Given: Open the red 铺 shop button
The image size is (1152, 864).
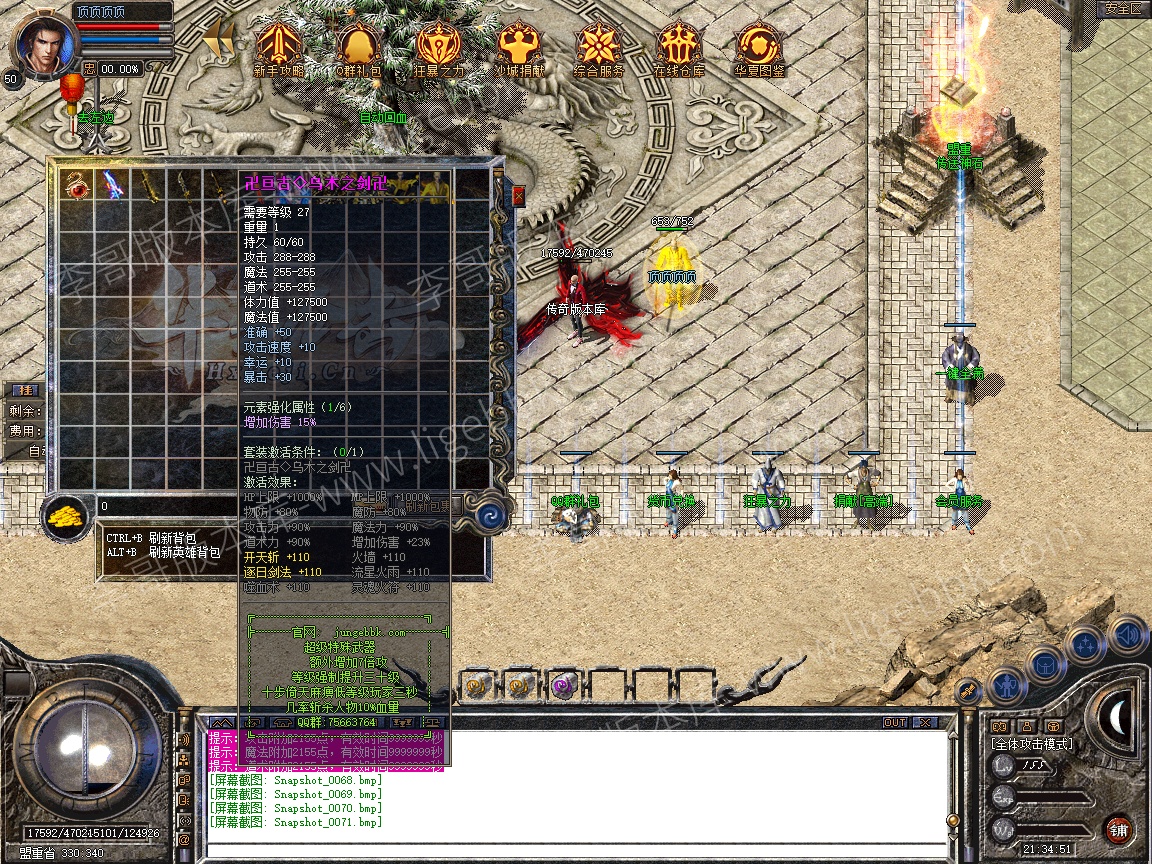Looking at the screenshot, I should pyautogui.click(x=1118, y=829).
